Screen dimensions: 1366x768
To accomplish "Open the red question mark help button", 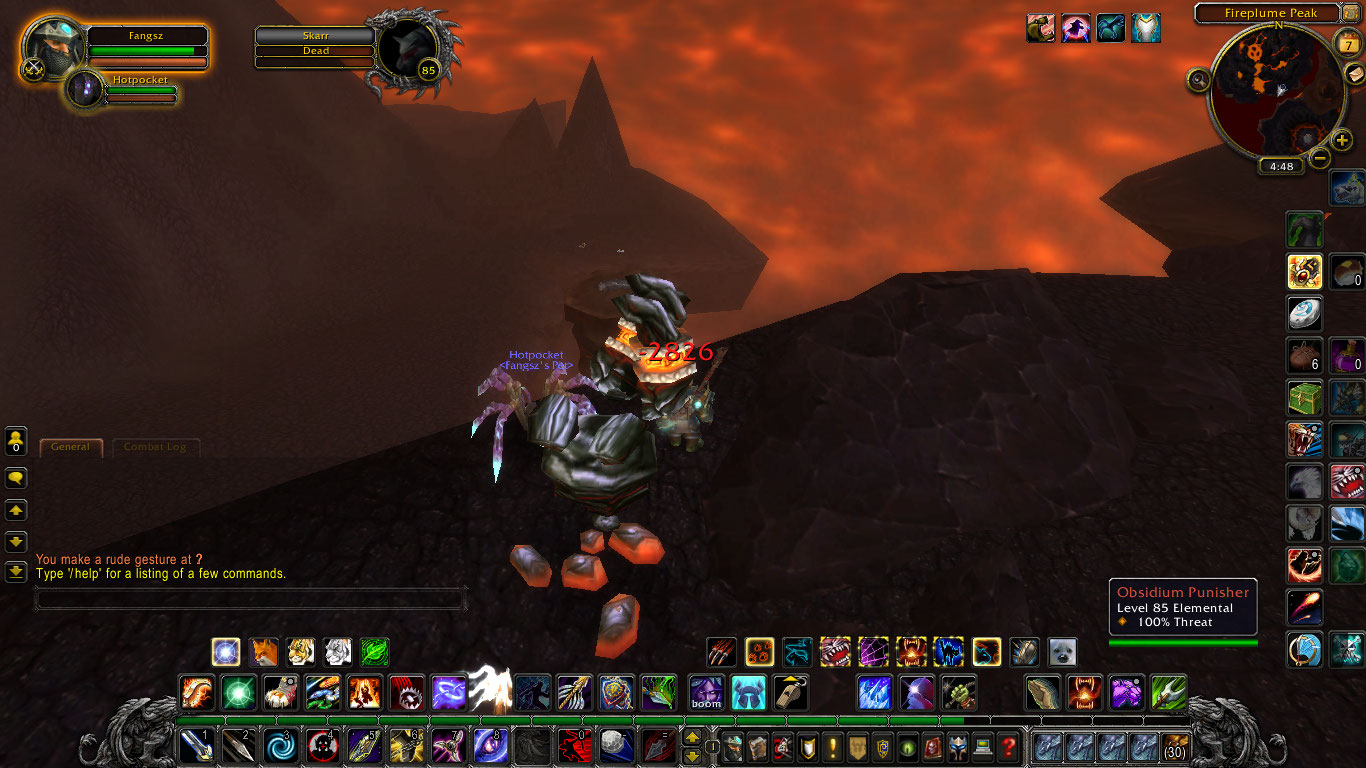I will pyautogui.click(x=1007, y=746).
